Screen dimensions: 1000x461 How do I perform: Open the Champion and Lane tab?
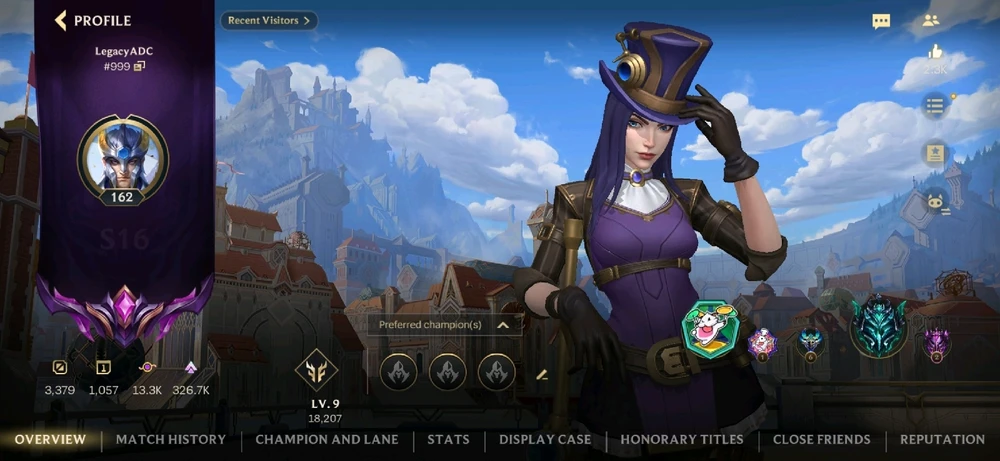click(327, 439)
